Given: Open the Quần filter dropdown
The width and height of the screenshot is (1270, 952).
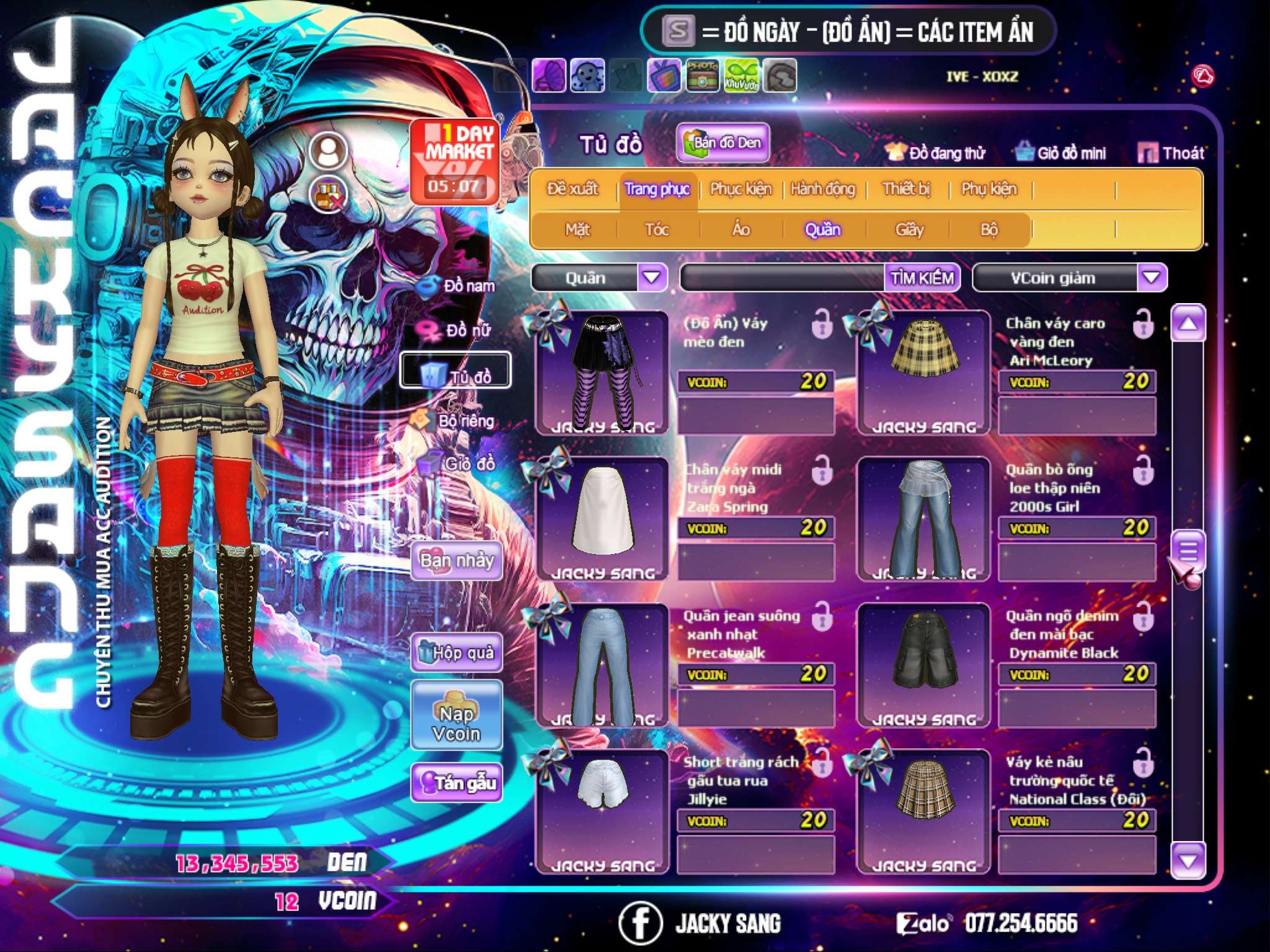Looking at the screenshot, I should 652,278.
